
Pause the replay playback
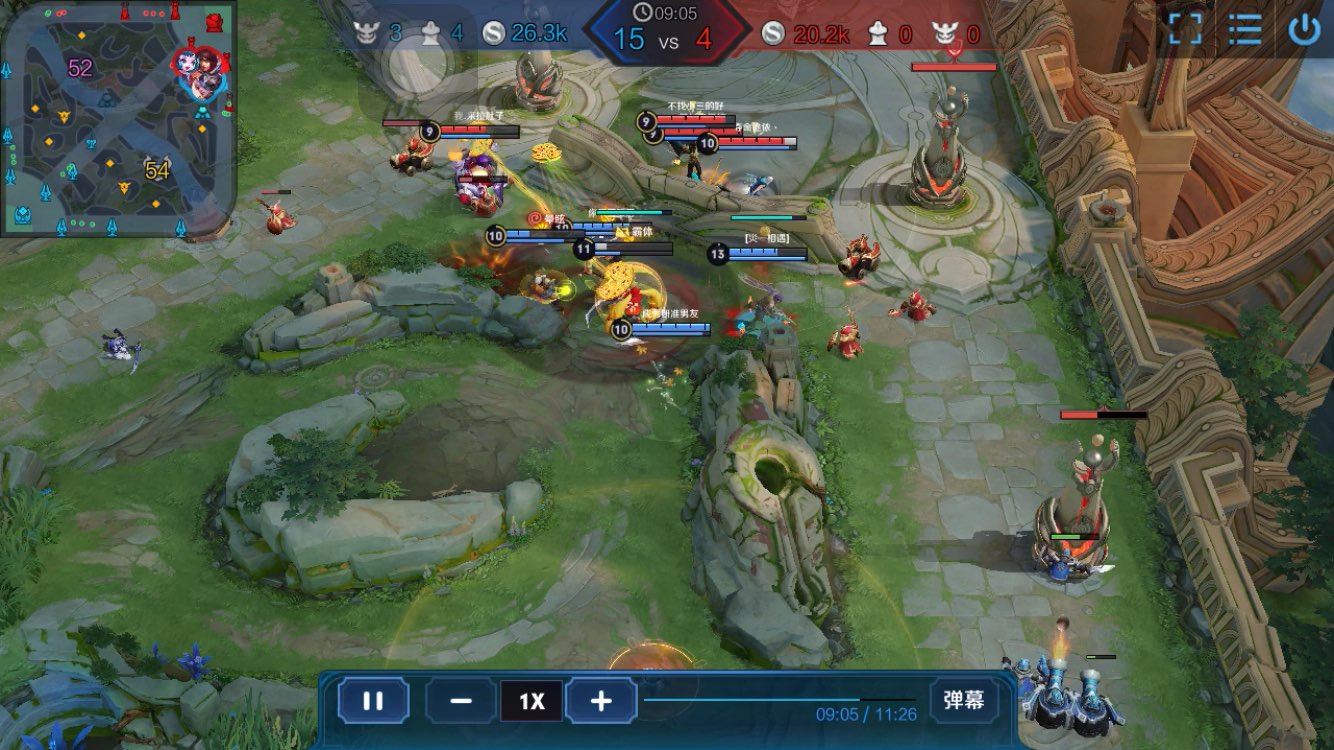tap(372, 701)
